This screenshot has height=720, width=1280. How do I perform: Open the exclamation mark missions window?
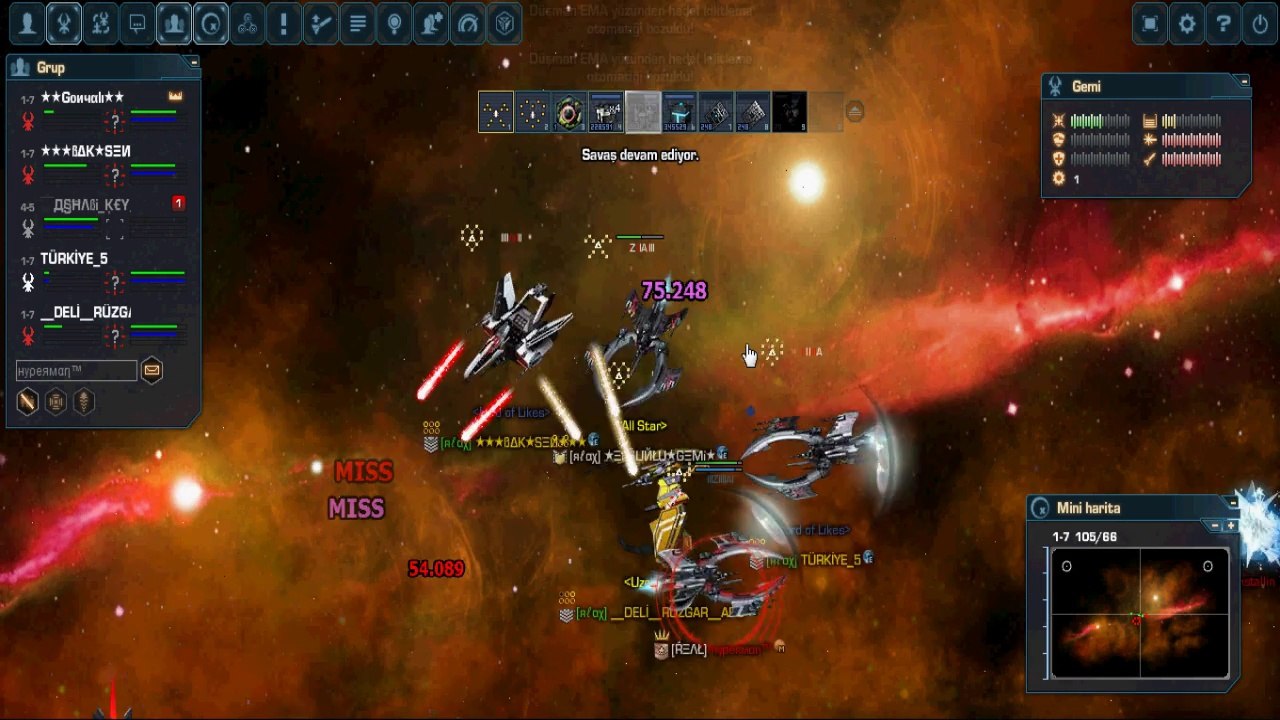point(283,24)
